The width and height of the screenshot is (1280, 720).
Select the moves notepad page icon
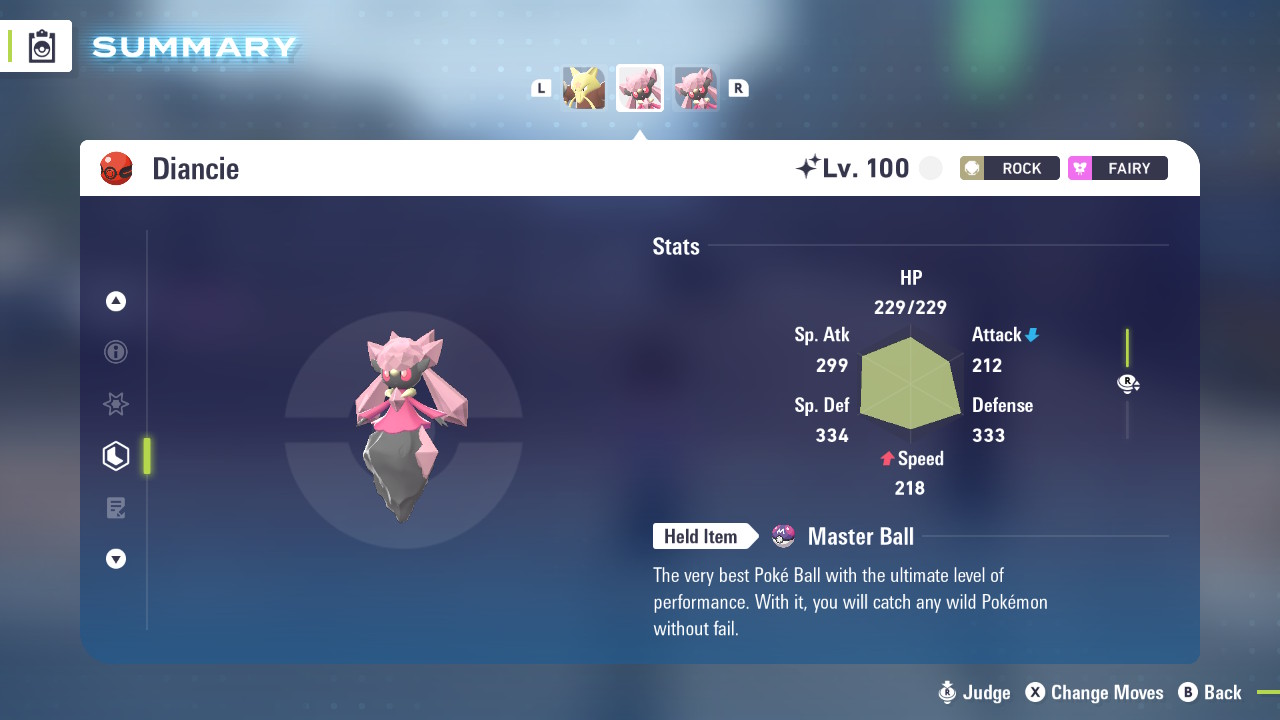click(x=115, y=507)
